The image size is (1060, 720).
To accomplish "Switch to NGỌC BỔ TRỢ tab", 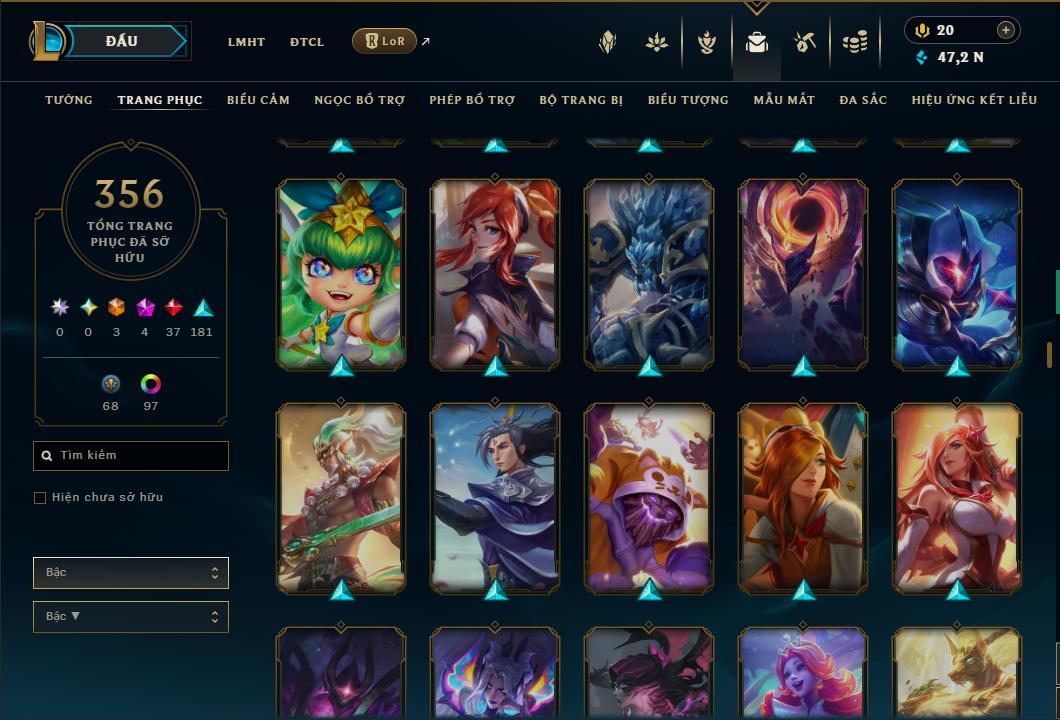I will (x=359, y=100).
